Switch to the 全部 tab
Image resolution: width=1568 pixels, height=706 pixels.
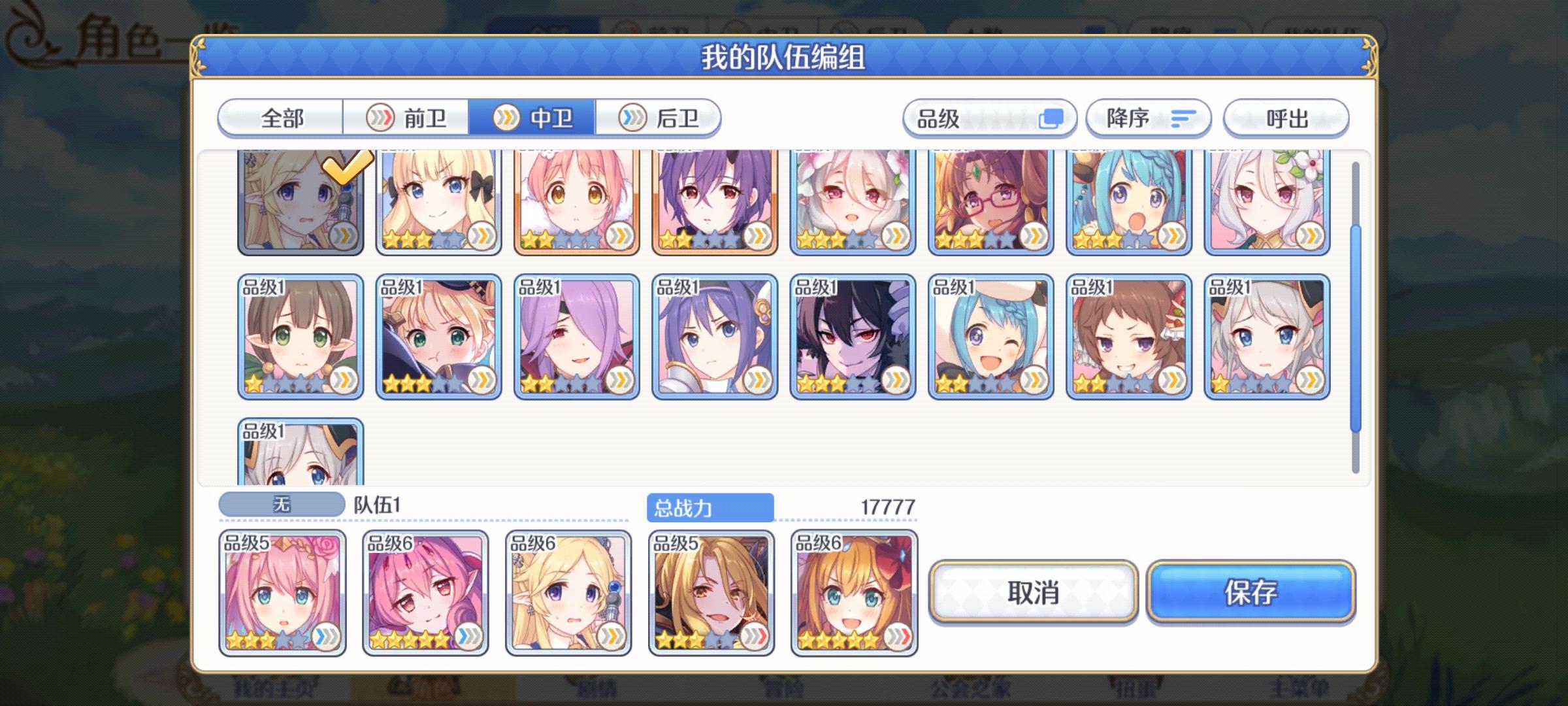click(281, 118)
